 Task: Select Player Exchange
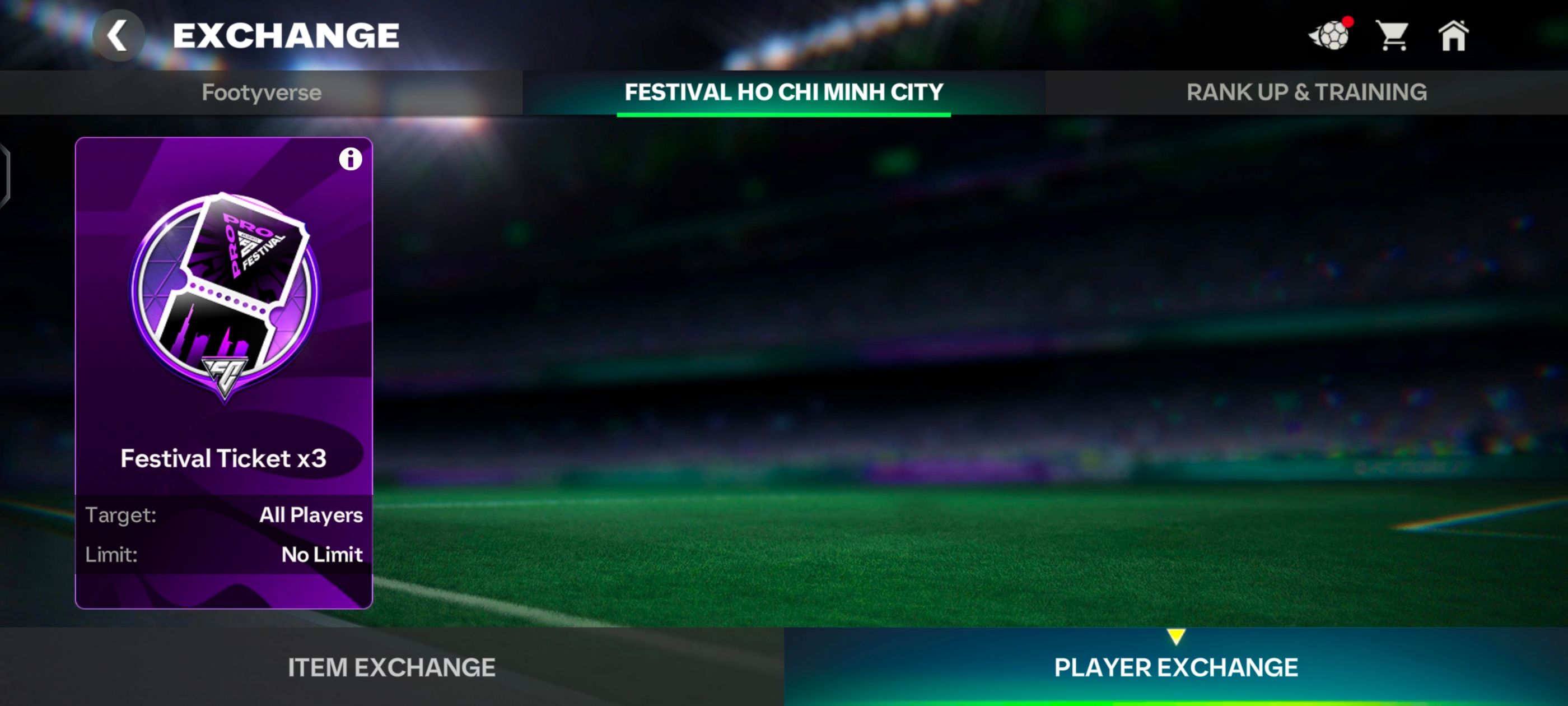[x=1176, y=667]
